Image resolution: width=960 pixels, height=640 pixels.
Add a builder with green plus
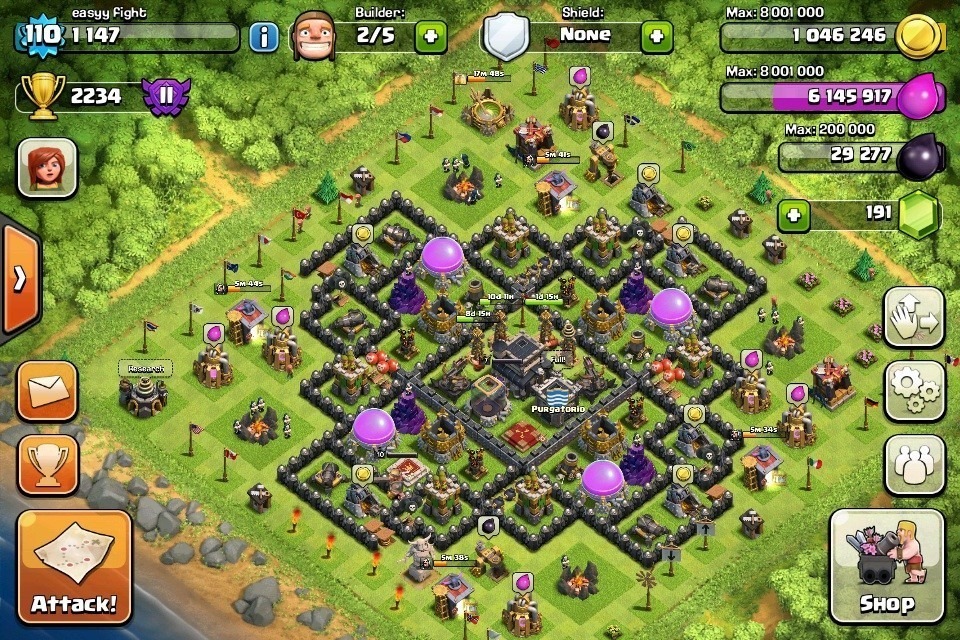(431, 37)
